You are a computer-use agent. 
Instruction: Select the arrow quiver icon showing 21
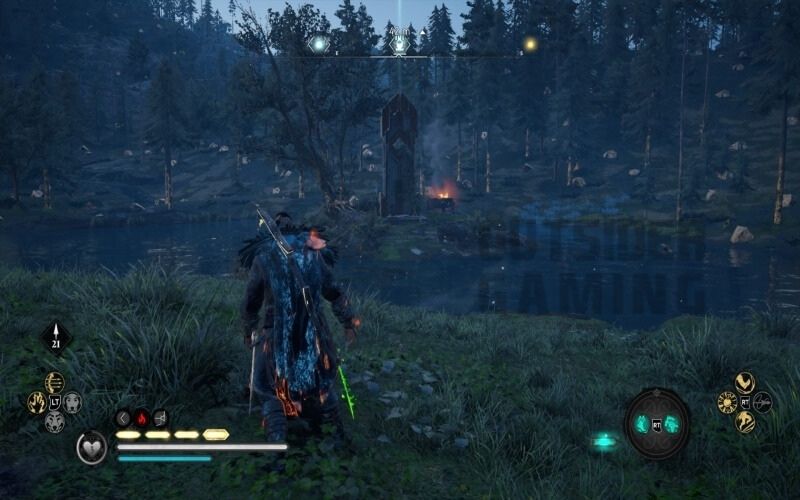click(x=56, y=338)
